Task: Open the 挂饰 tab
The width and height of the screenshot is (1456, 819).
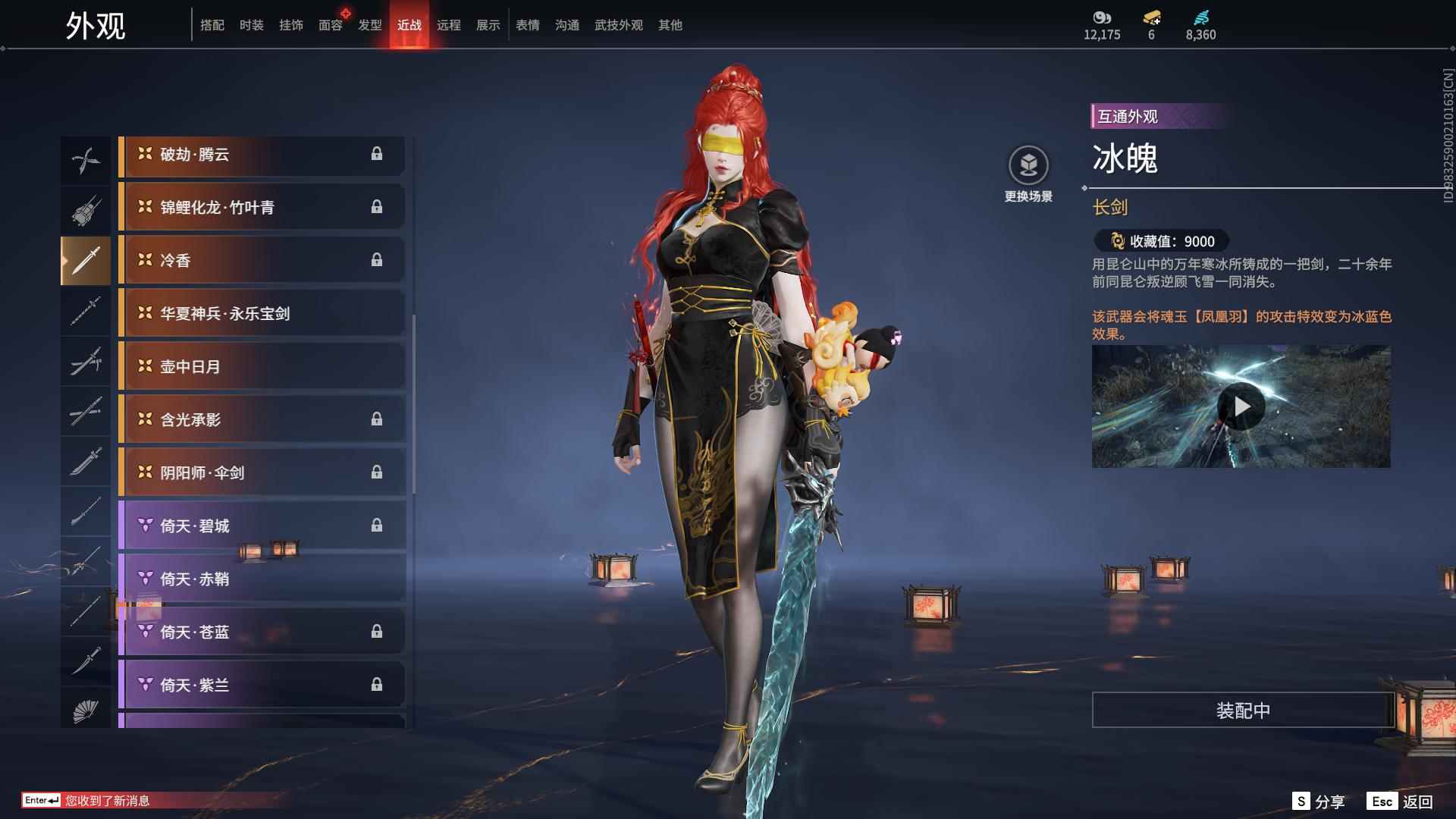Action: [x=290, y=25]
